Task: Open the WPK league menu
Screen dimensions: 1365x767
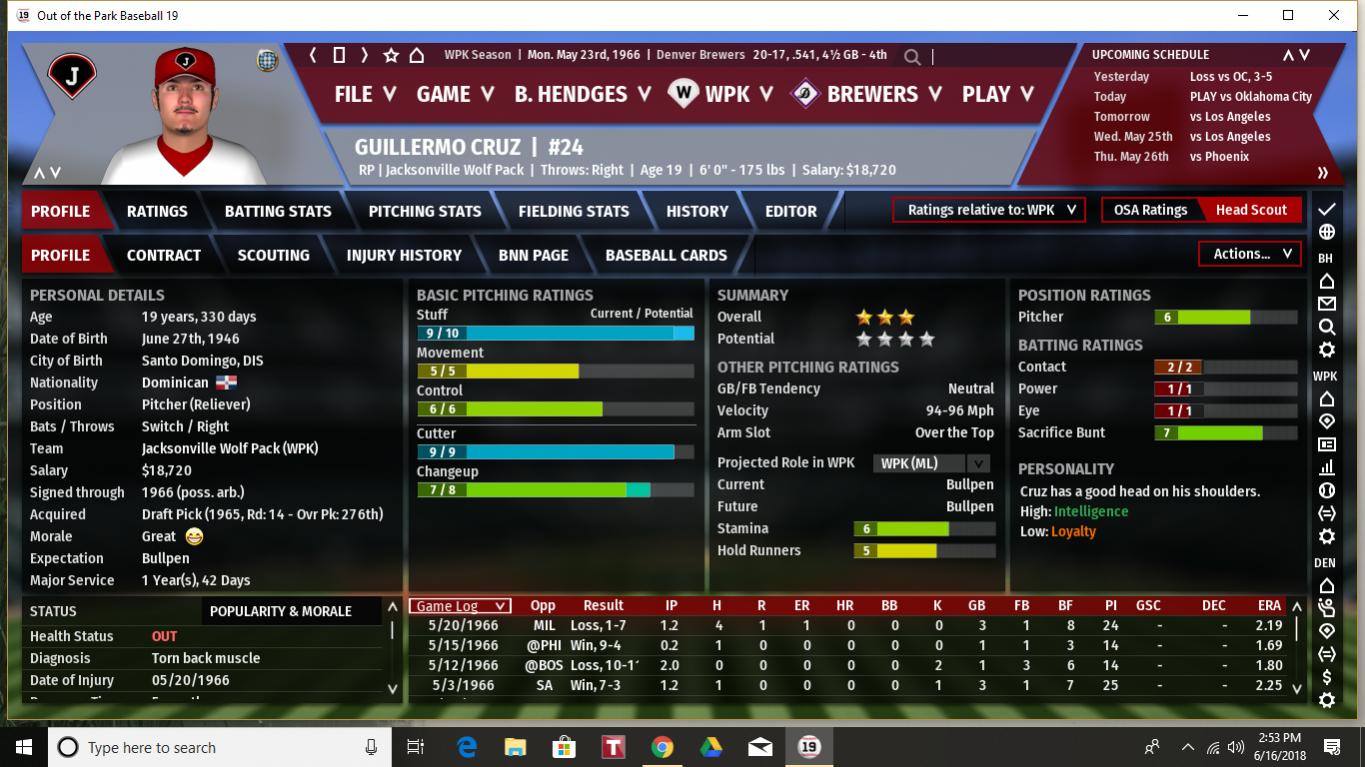Action: coord(722,94)
